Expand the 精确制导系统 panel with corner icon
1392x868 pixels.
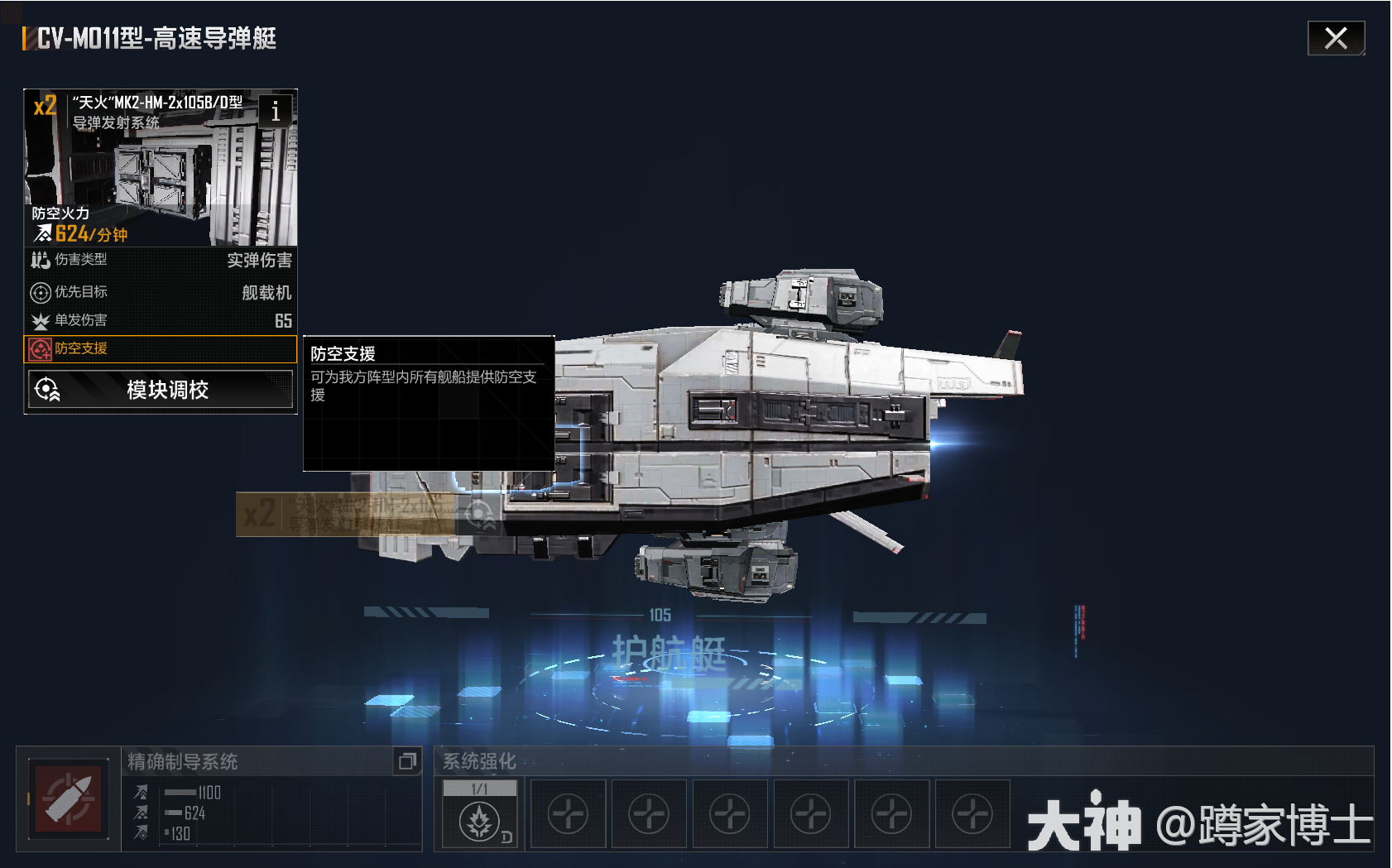[x=406, y=762]
